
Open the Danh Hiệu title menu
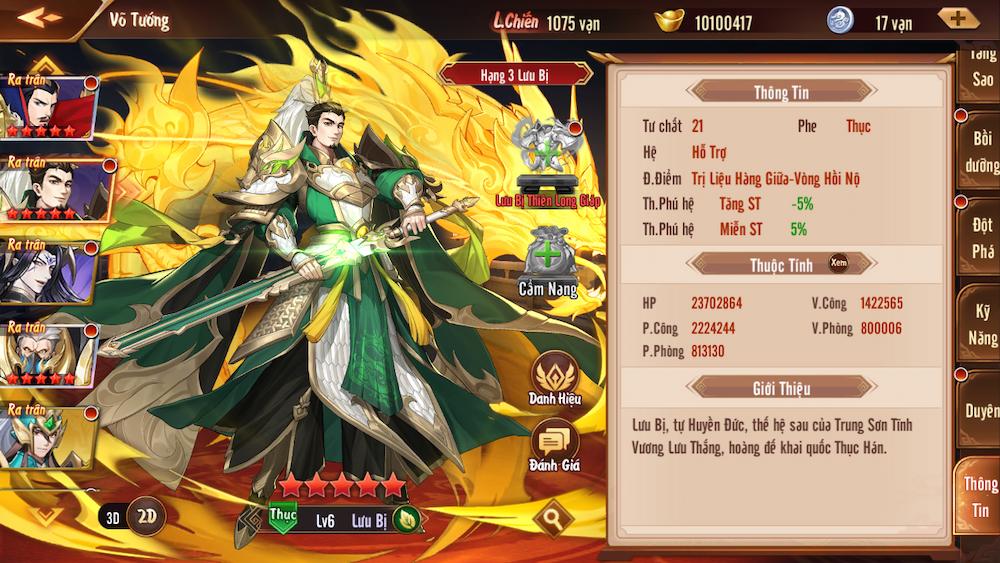(555, 378)
